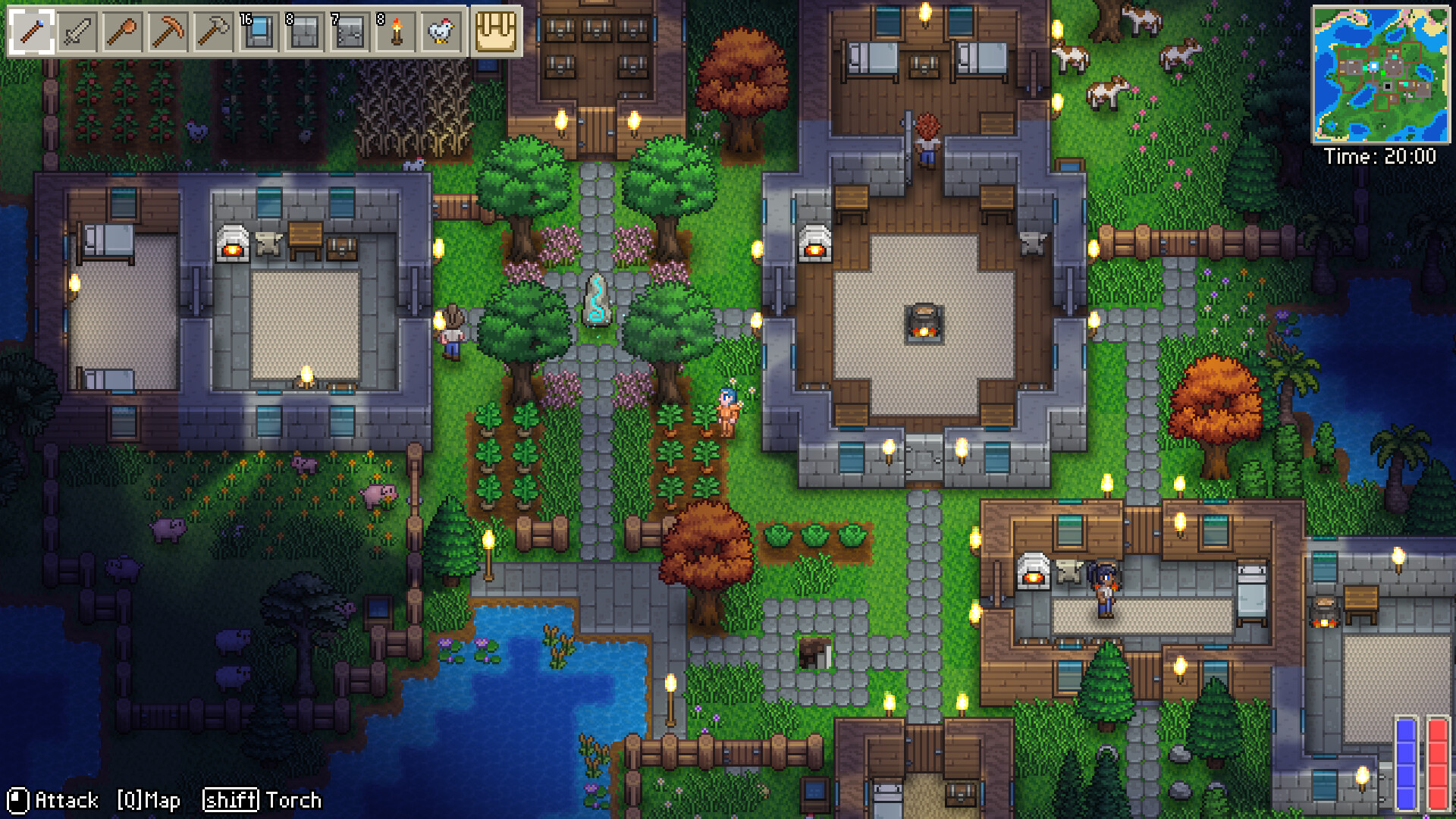Choose the stone door stack of 7
This screenshot has width=1456, height=819.
(x=350, y=32)
